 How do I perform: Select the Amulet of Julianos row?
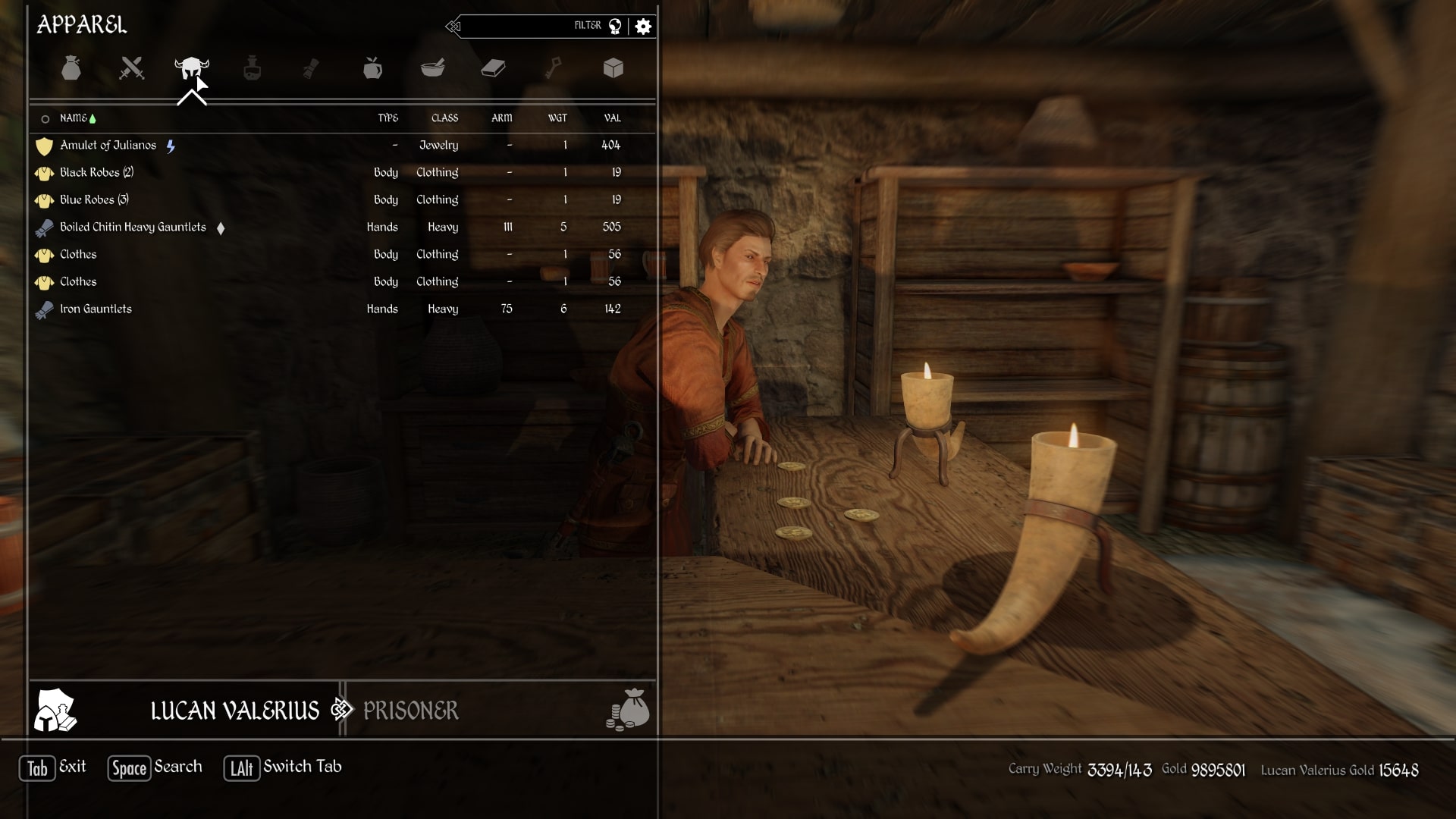tap(108, 146)
